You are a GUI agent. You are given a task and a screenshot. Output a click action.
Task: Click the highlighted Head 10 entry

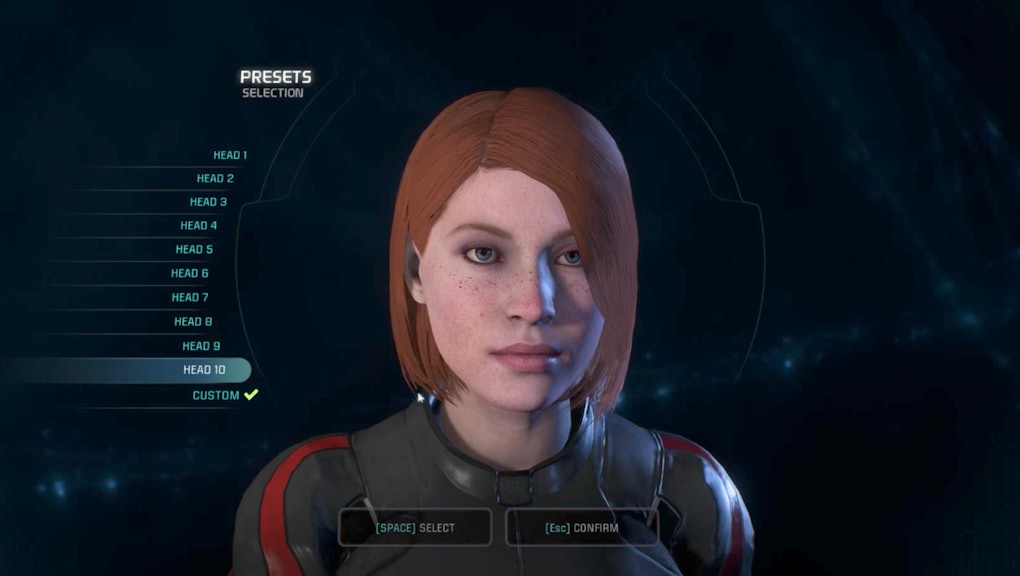pyautogui.click(x=204, y=370)
